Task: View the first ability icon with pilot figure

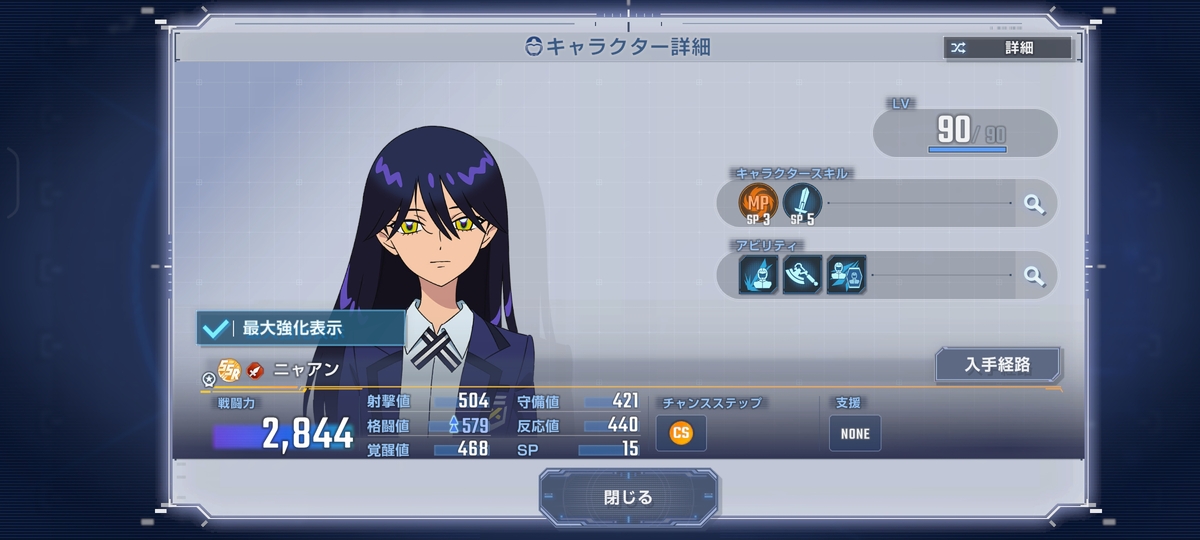Action: tap(758, 275)
